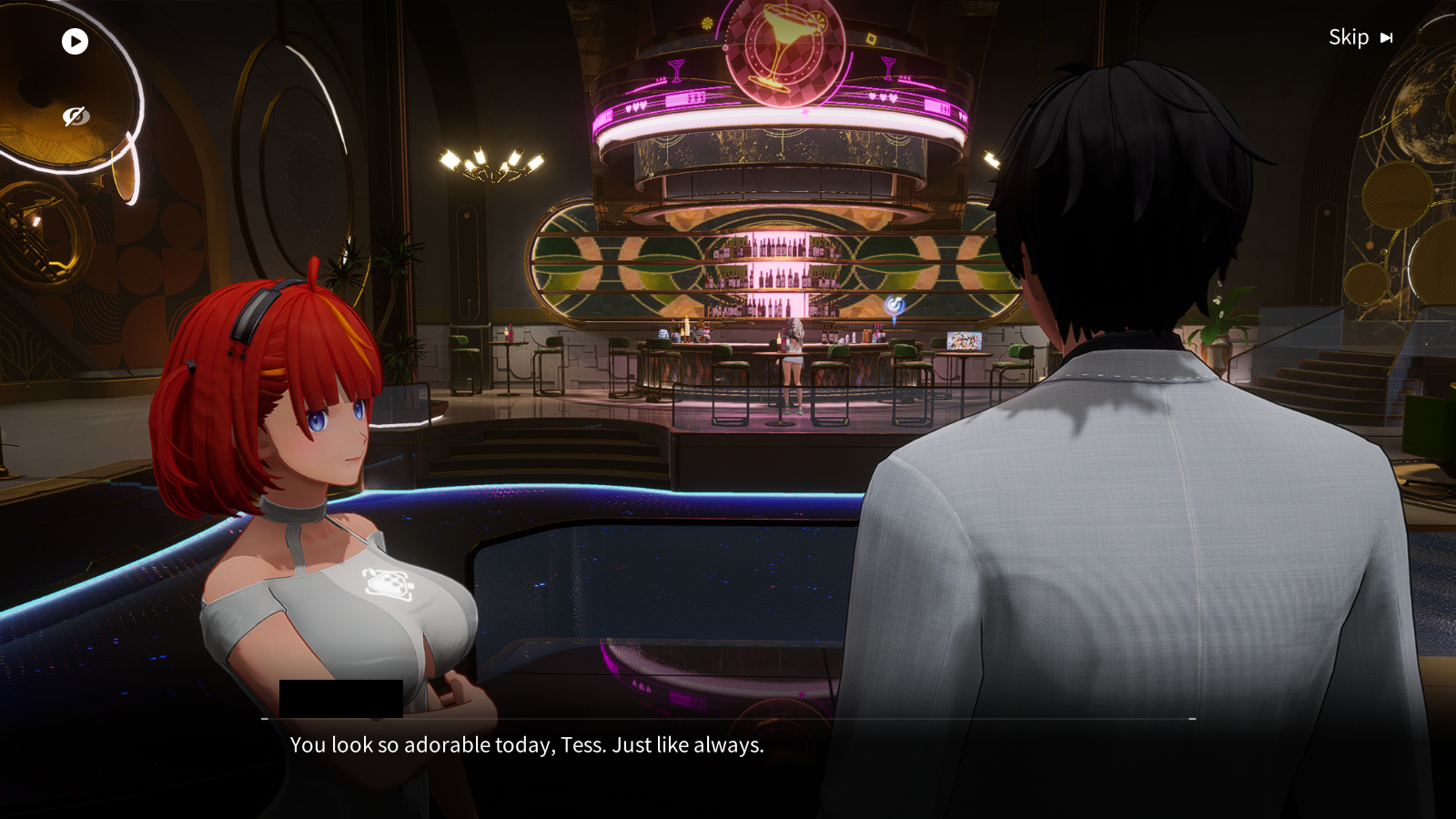This screenshot has width=1456, height=819.
Task: Hide the dialogue interface with the eye icon
Action: 75,116
